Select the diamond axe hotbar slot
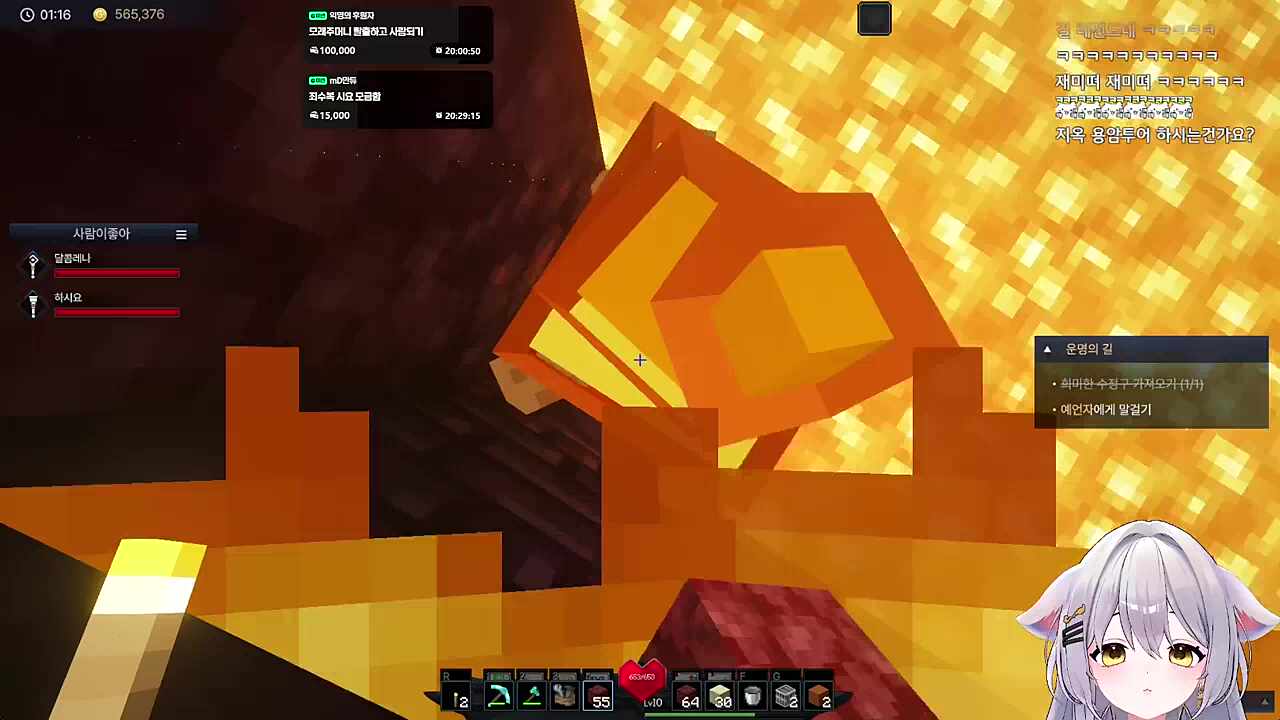 pos(531,697)
